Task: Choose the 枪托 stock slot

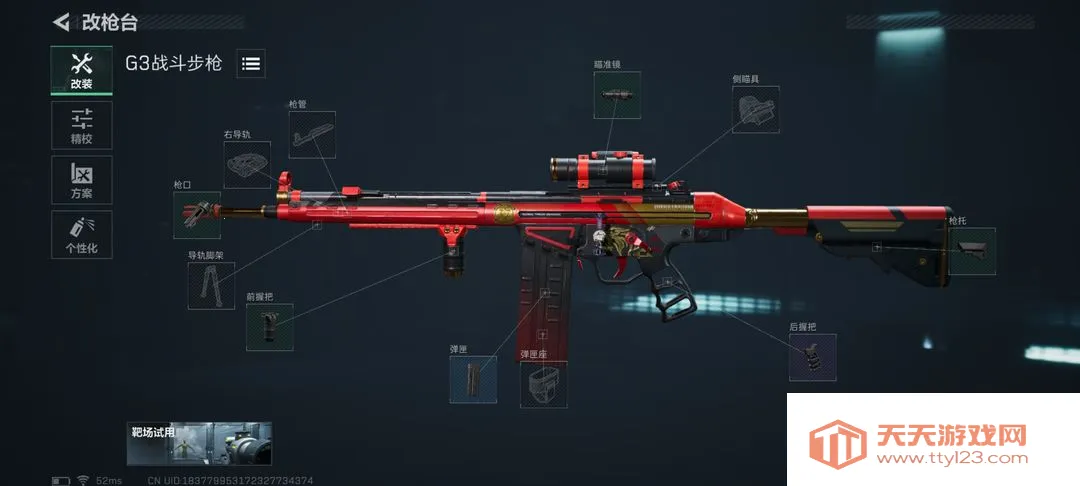Action: click(x=971, y=251)
